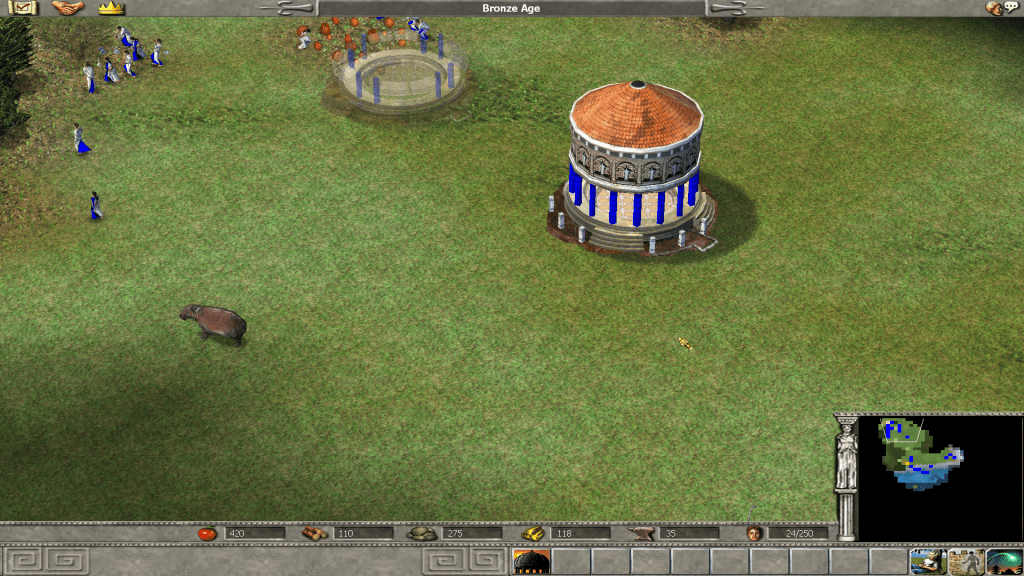Click the walking figure by wall icon
Screen dimensions: 1024x576
coord(966,562)
